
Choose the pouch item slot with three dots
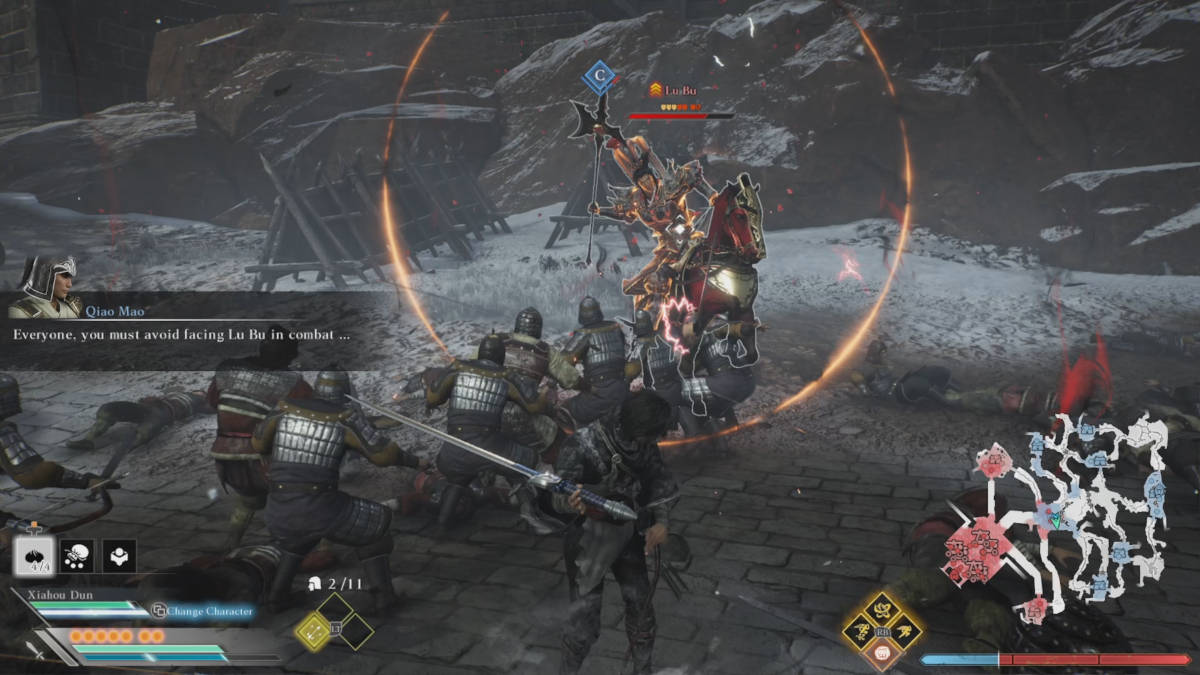(77, 555)
